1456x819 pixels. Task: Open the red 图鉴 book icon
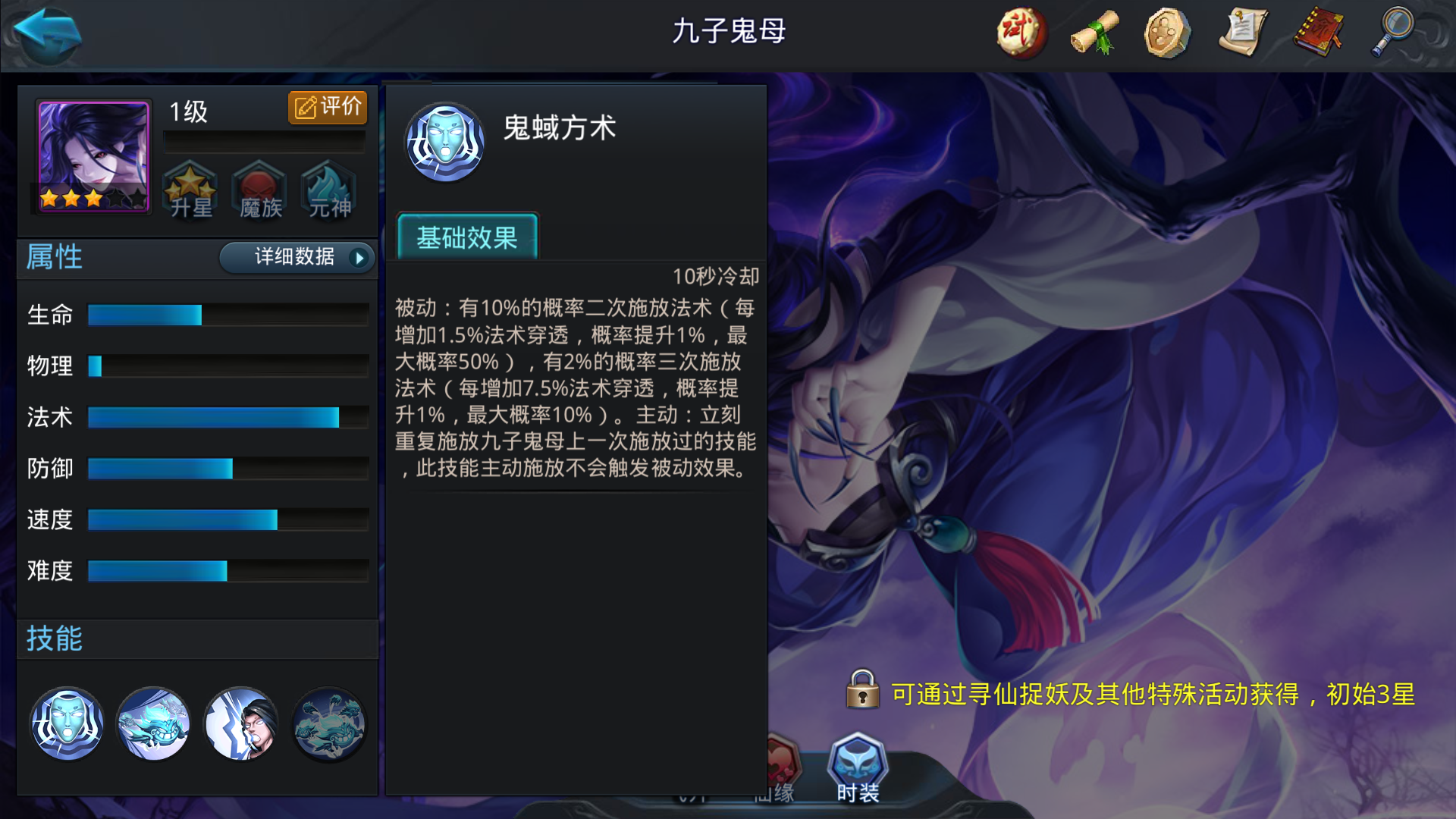[1318, 32]
